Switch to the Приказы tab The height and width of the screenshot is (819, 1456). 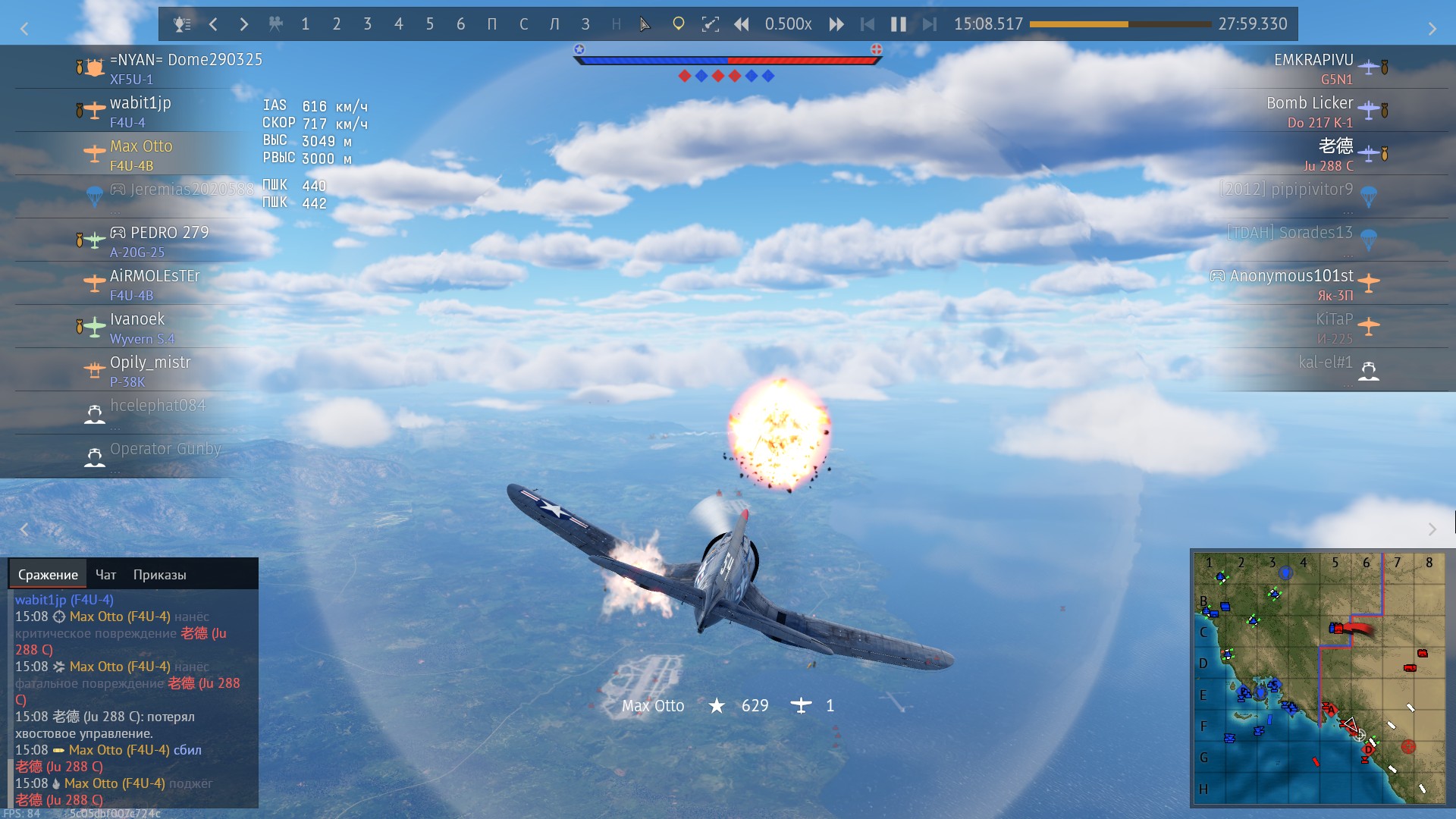click(159, 575)
